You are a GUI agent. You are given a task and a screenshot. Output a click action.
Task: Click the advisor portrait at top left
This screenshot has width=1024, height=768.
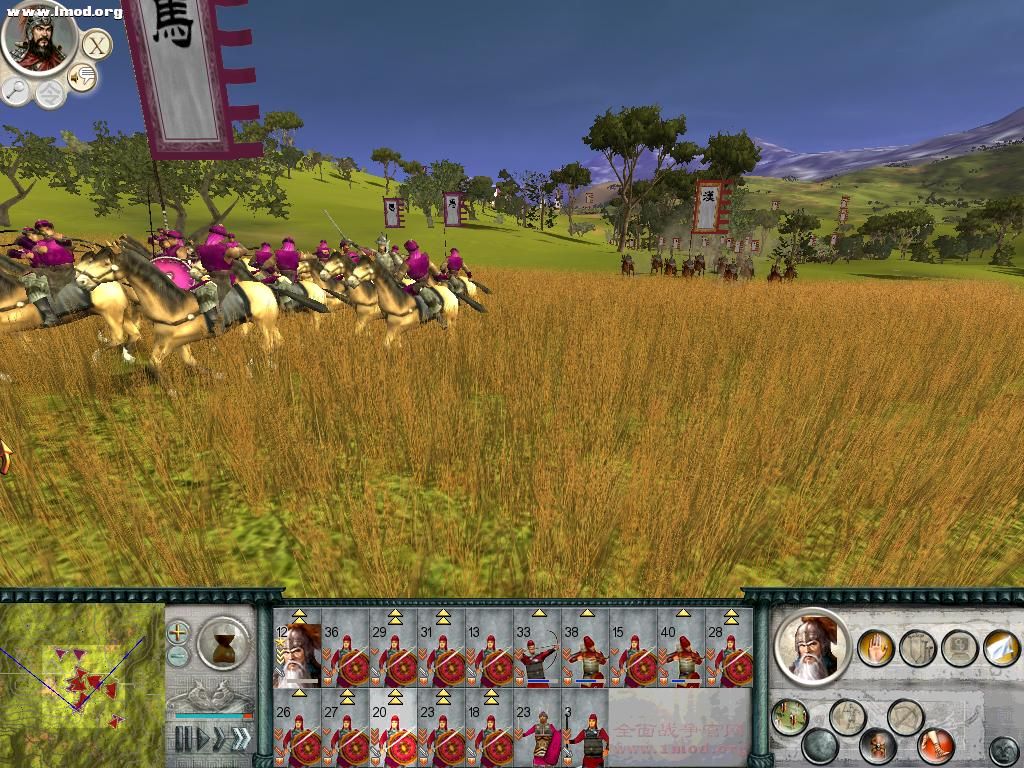[39, 39]
